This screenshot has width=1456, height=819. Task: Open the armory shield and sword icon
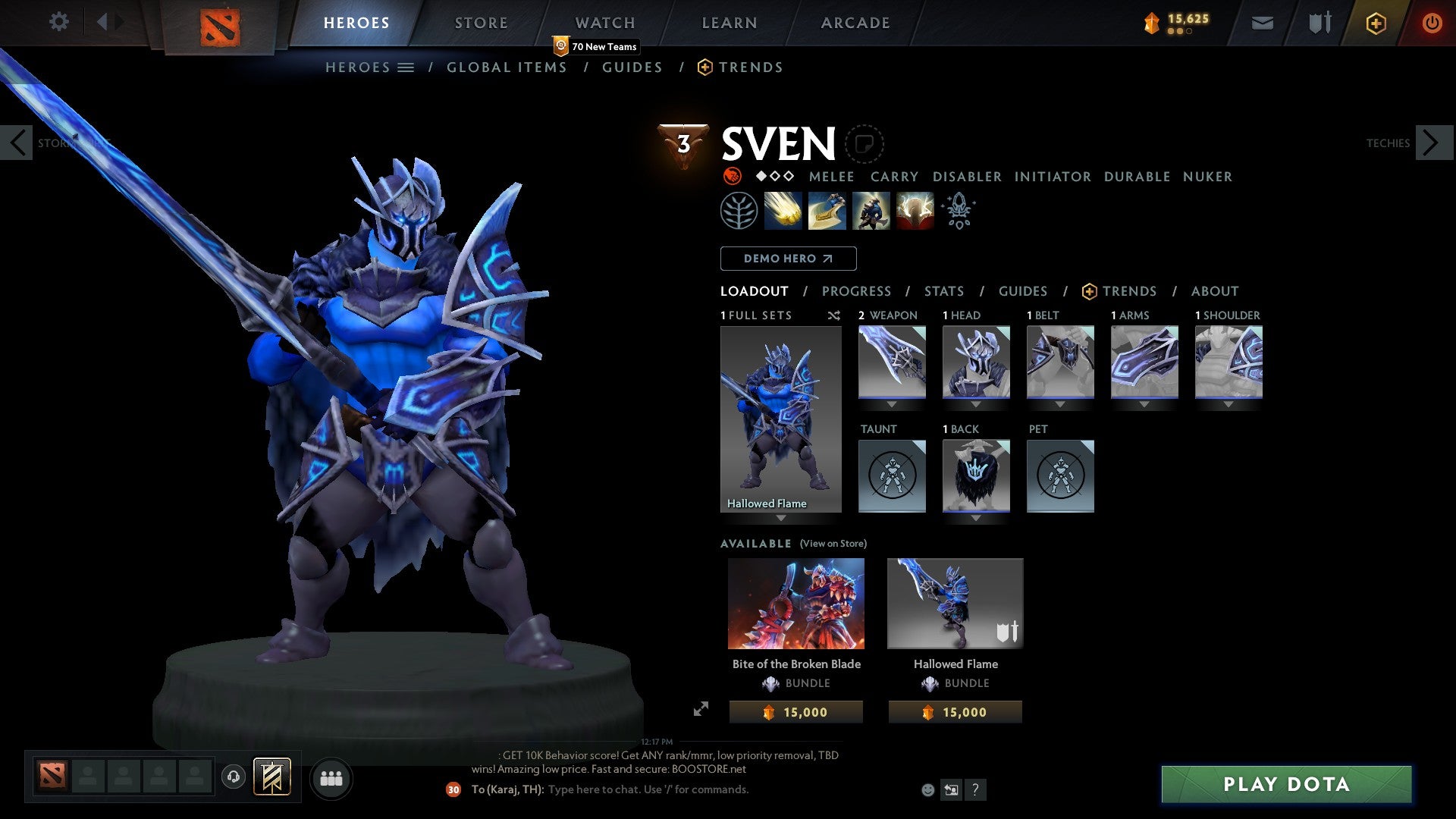coord(1319,23)
